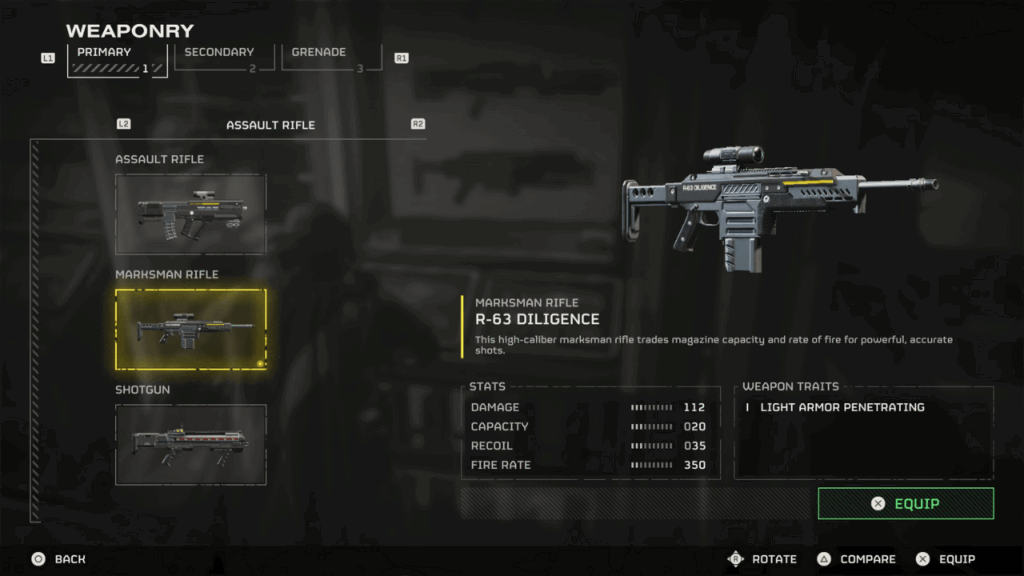
Task: Select the Assault Rifle weapon thumbnail
Action: point(191,213)
